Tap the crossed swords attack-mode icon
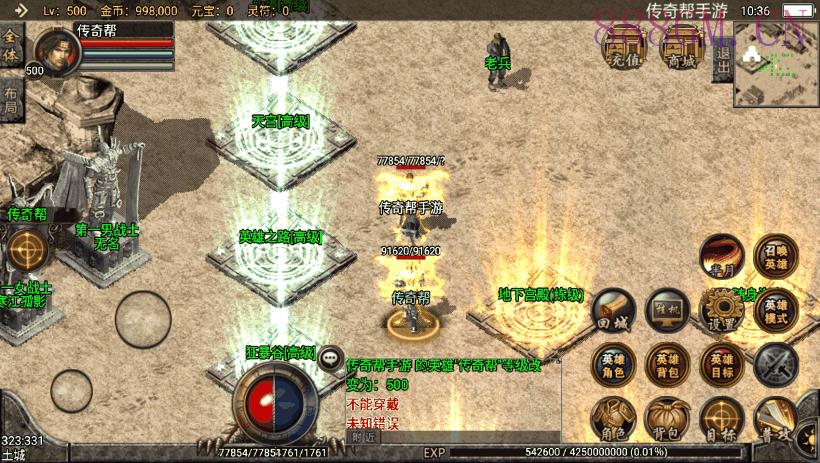This screenshot has height=463, width=820. (776, 365)
